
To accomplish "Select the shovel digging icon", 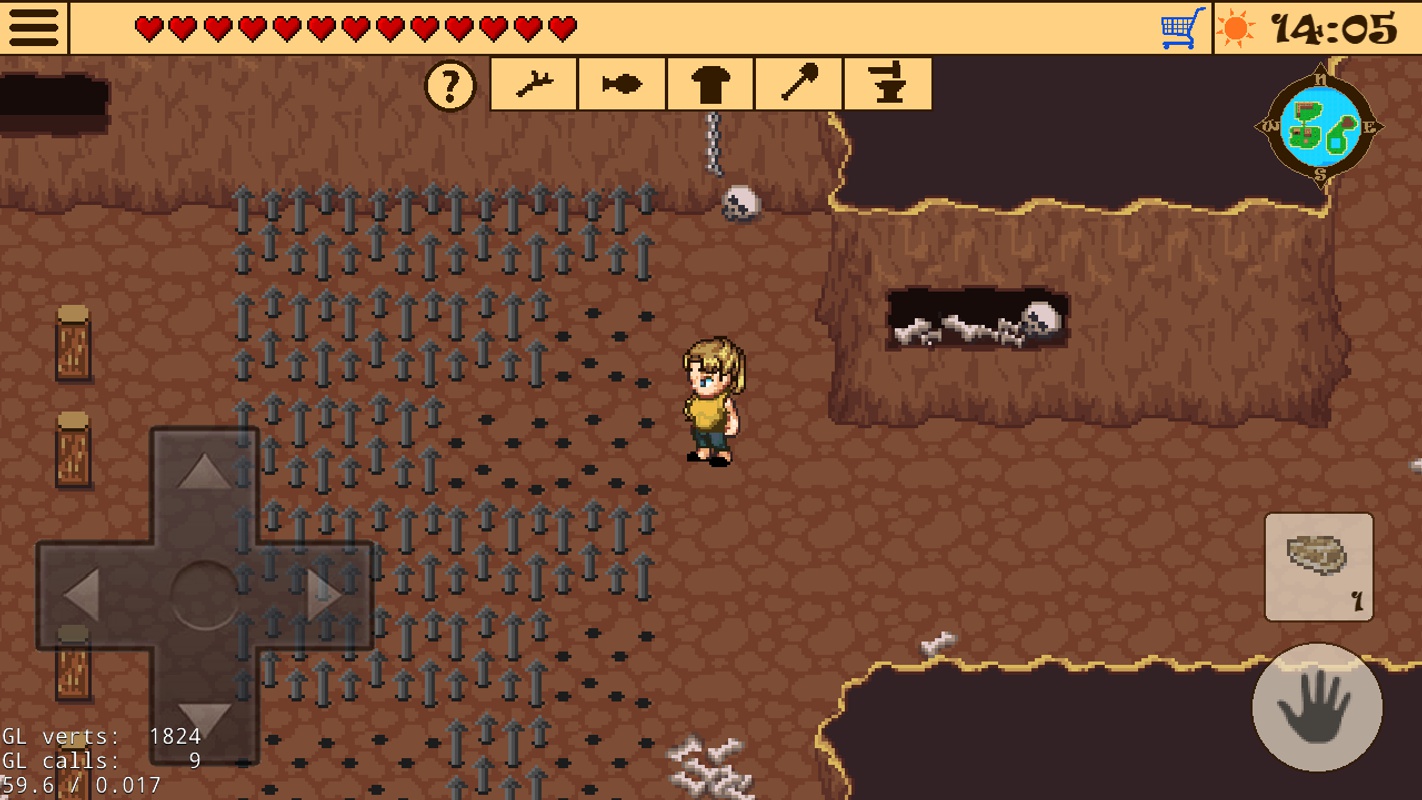I will (x=799, y=84).
